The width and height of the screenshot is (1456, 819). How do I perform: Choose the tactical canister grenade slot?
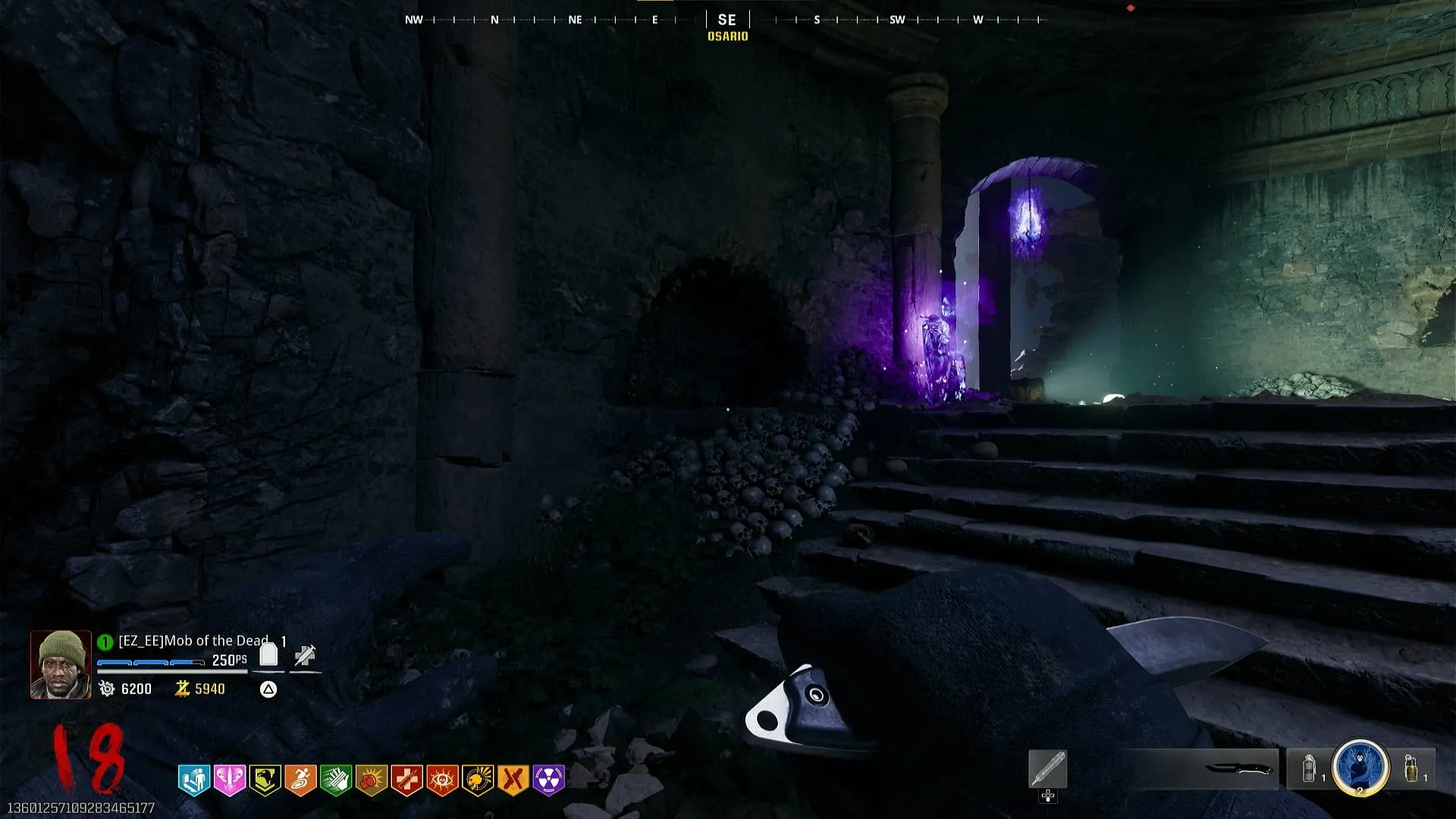pyautogui.click(x=1309, y=769)
